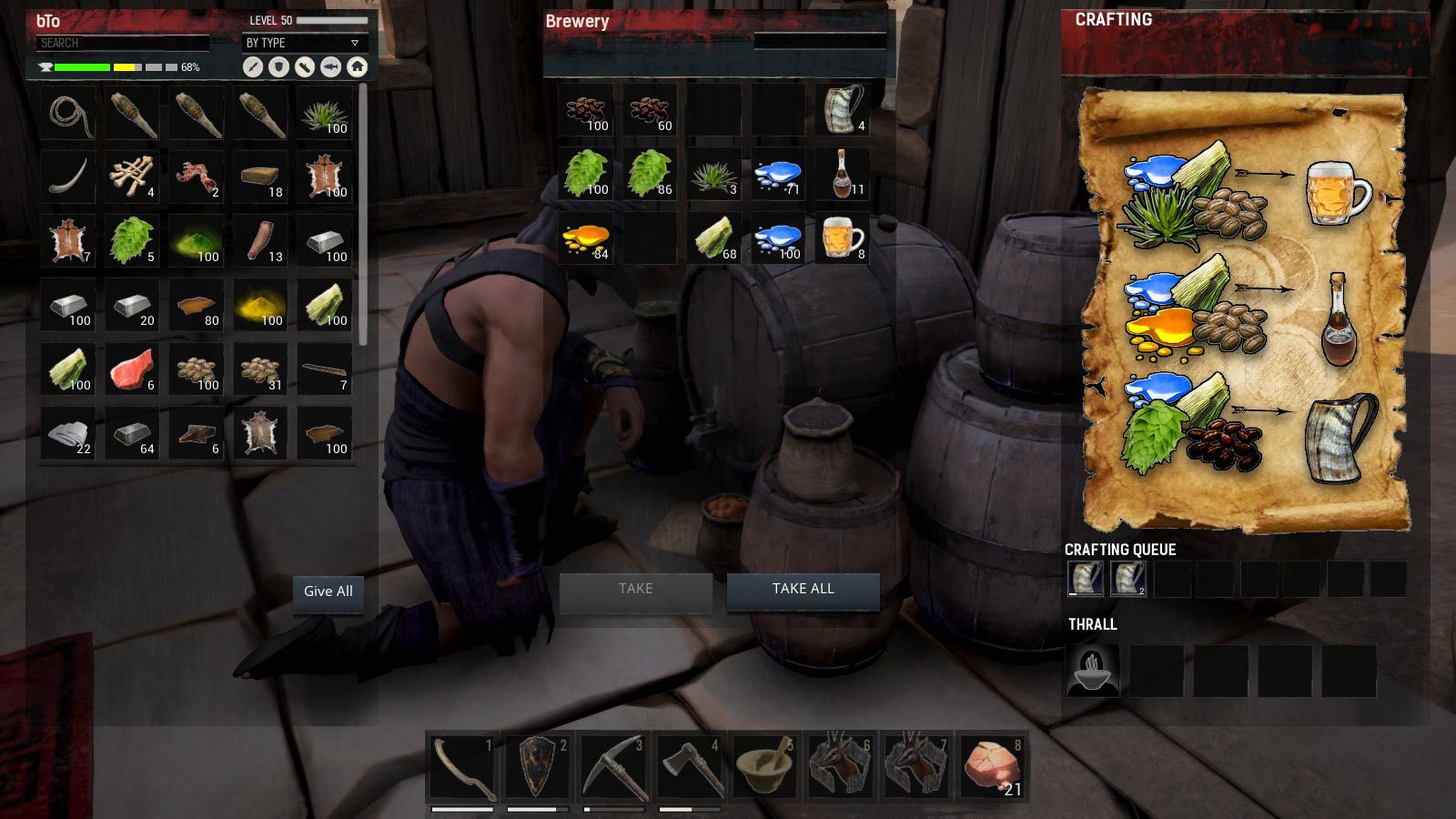Select the drinking horn ale recipe
Viewport: 1456px width, 819px height.
pos(1340,437)
